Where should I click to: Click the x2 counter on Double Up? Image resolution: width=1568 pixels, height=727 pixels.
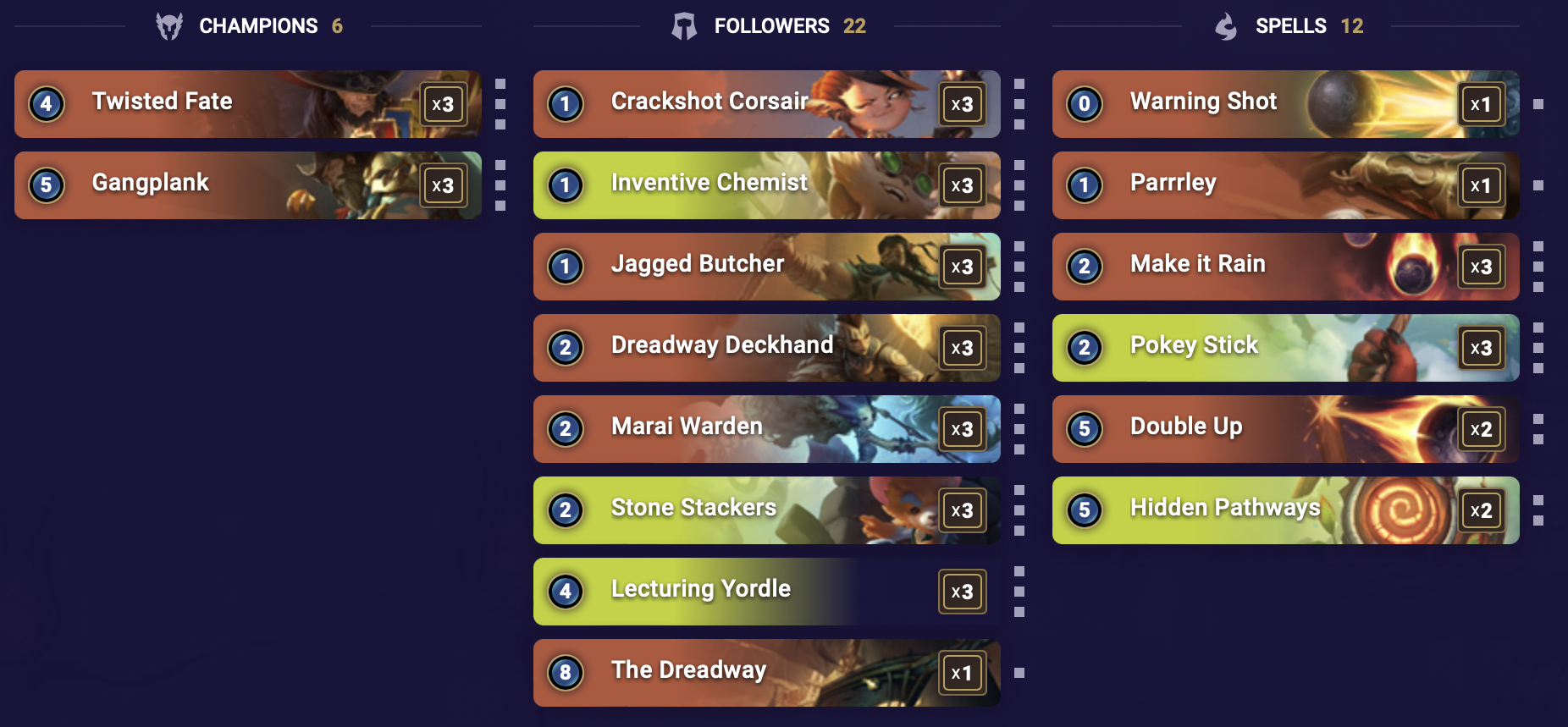(1482, 429)
